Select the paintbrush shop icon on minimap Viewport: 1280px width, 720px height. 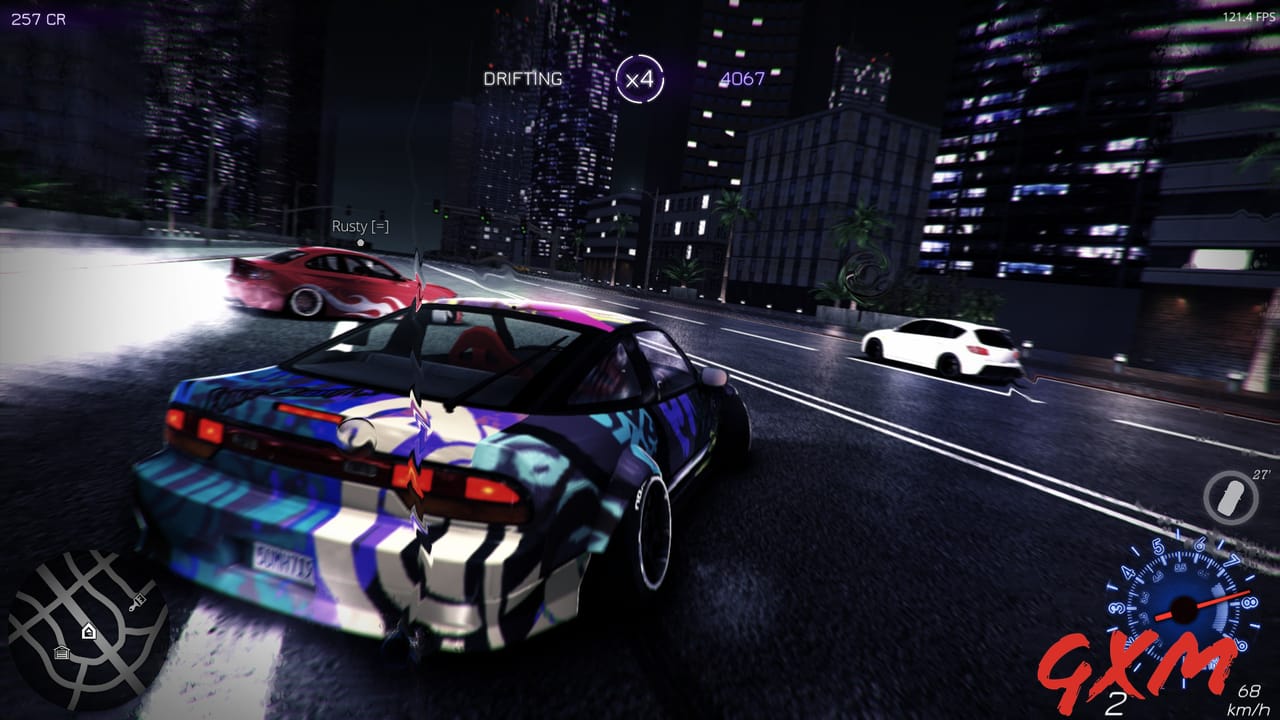coord(138,603)
